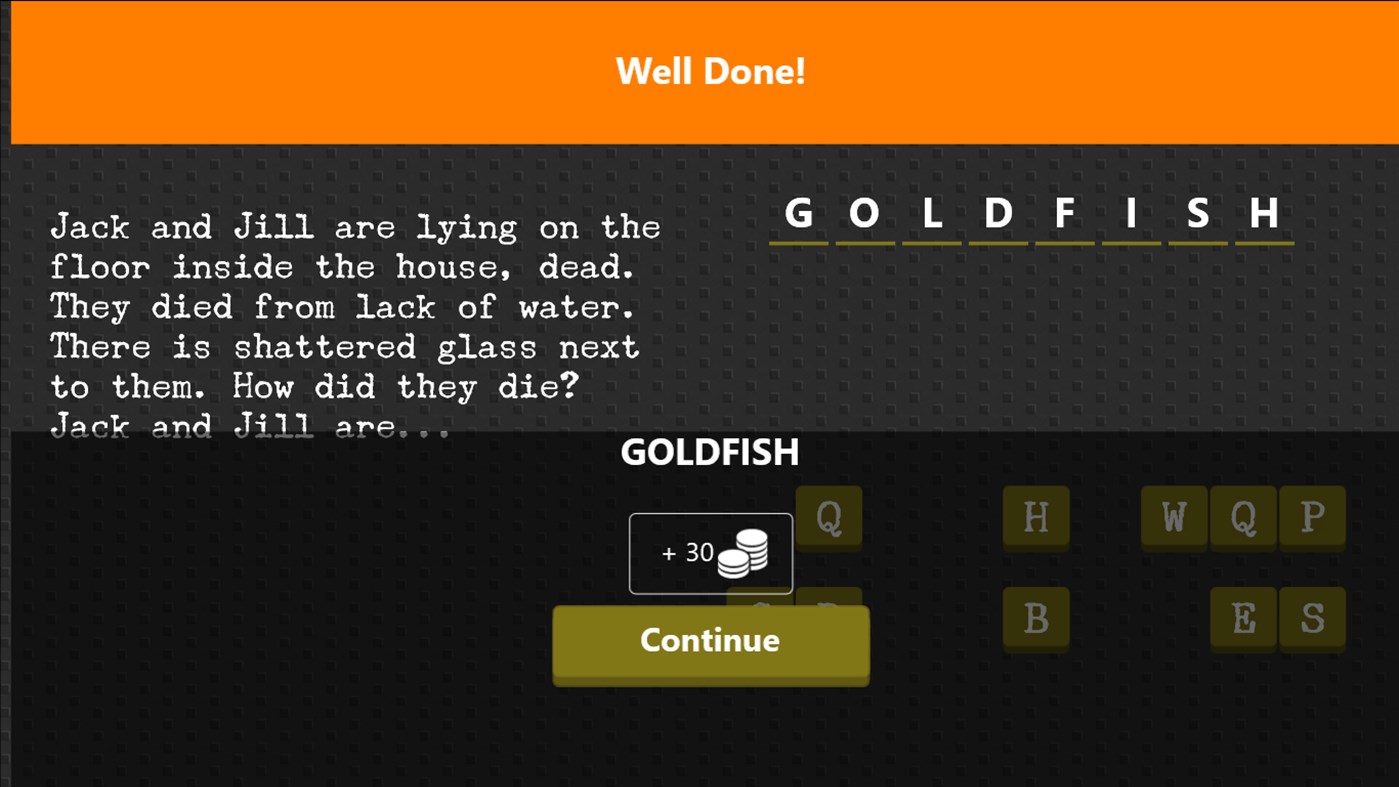Choose the P letter tile at the far right
The height and width of the screenshot is (787, 1399).
(1312, 517)
